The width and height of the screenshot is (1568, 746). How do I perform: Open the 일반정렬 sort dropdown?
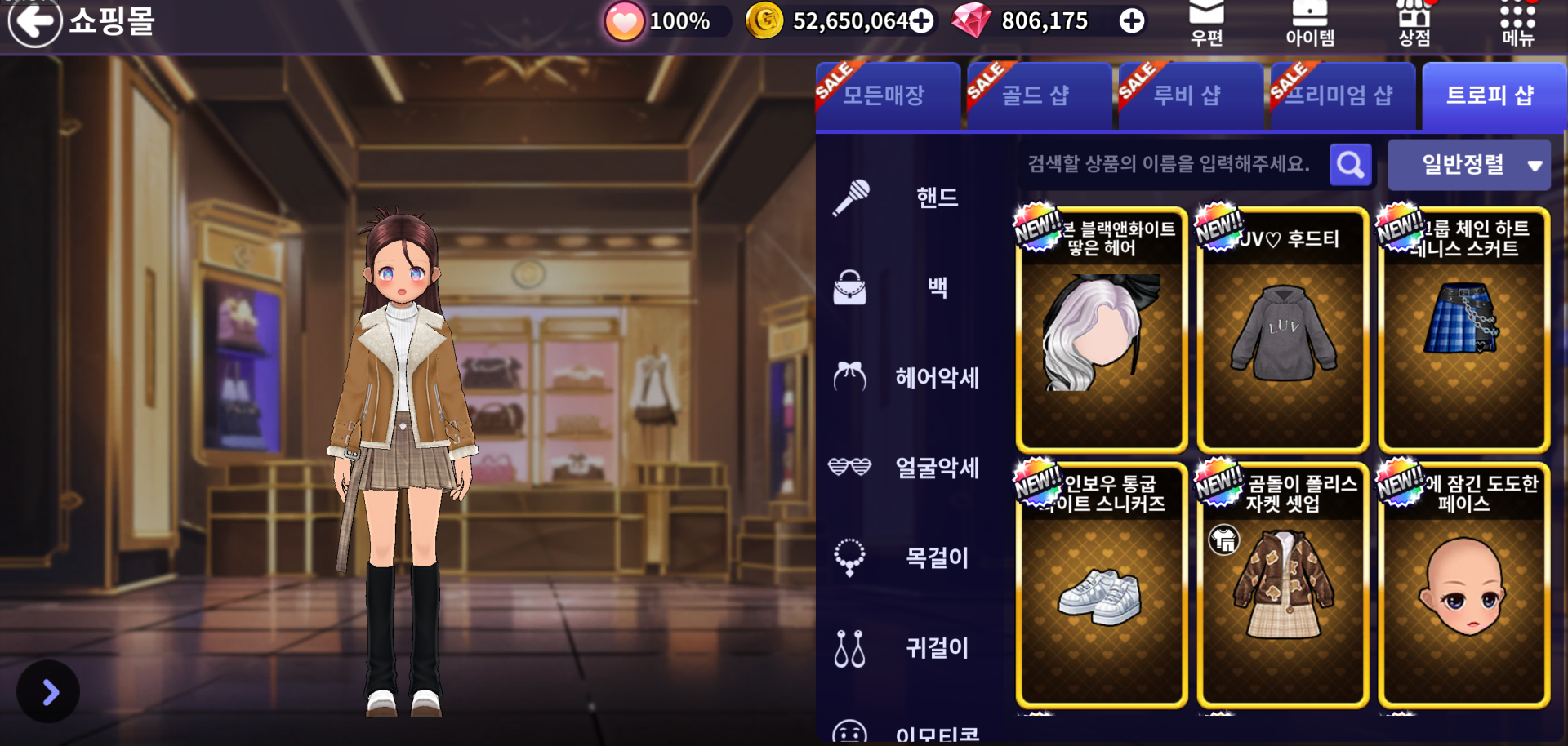pyautogui.click(x=1468, y=165)
